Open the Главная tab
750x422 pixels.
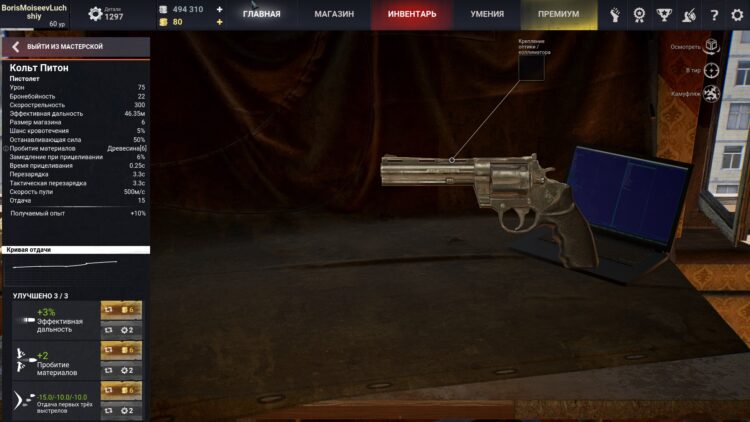262,15
